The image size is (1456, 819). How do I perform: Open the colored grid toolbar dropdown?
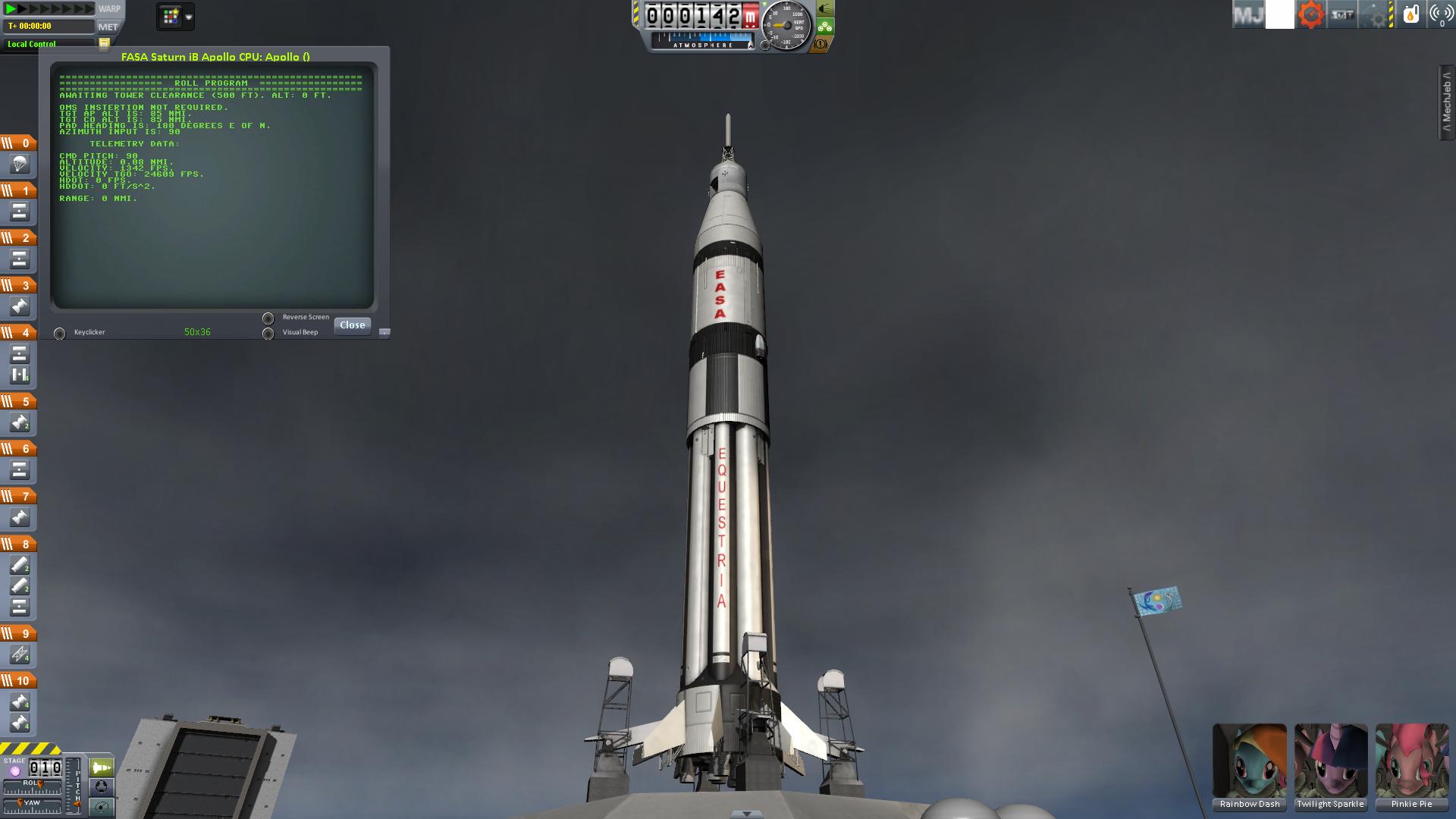pyautogui.click(x=175, y=16)
